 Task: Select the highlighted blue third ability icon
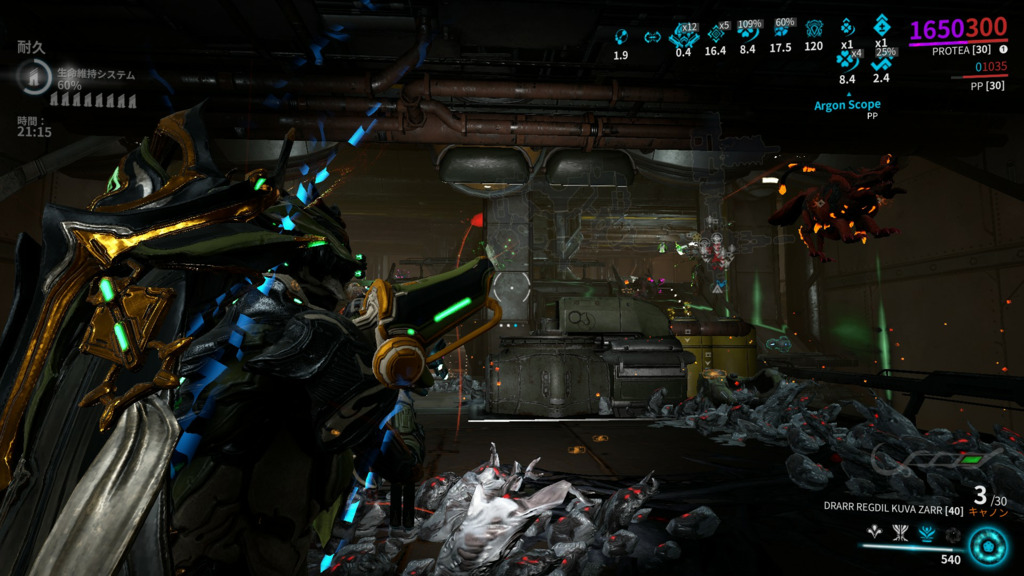926,535
